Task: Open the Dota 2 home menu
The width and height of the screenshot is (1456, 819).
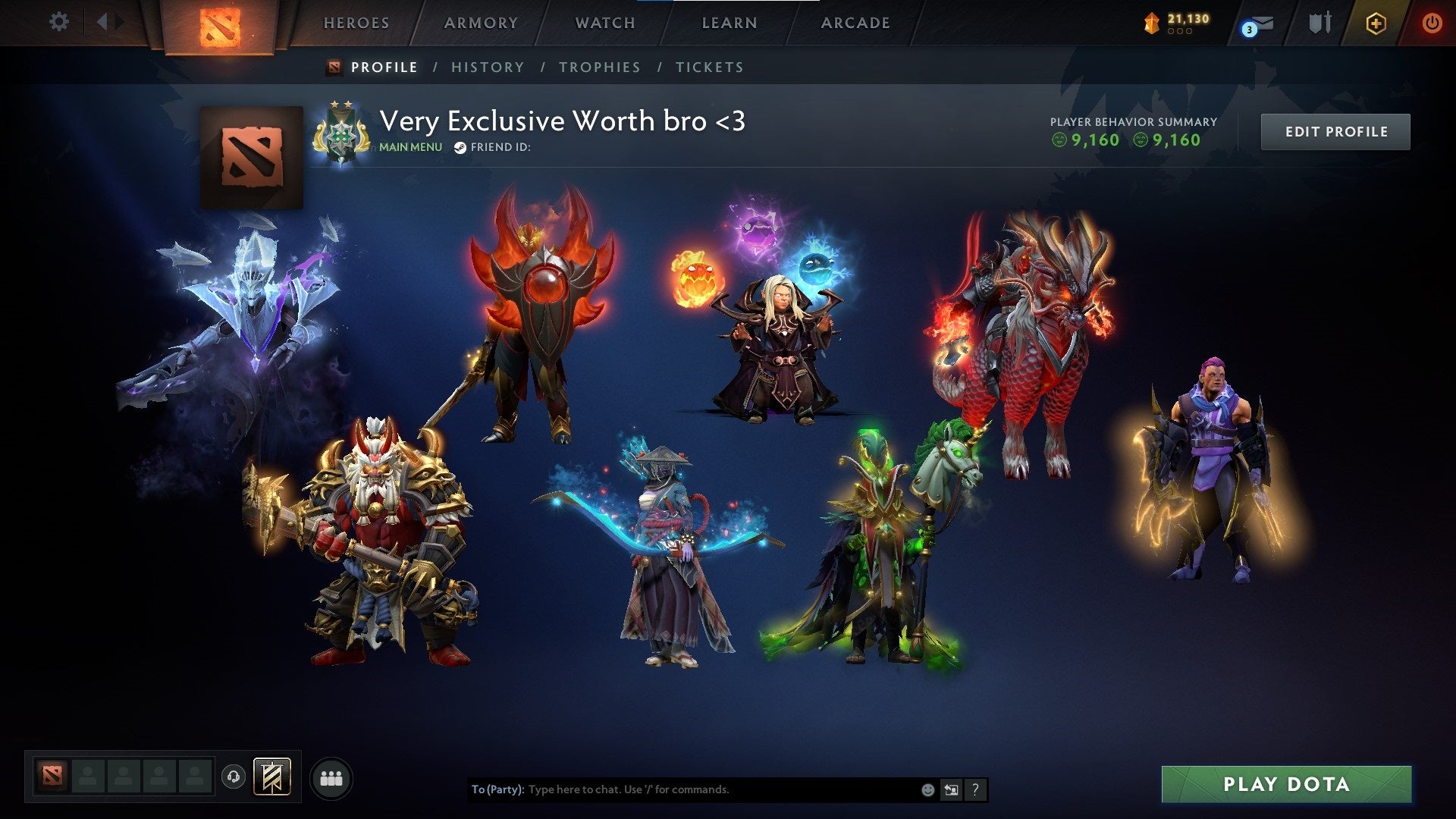Action: tap(220, 24)
